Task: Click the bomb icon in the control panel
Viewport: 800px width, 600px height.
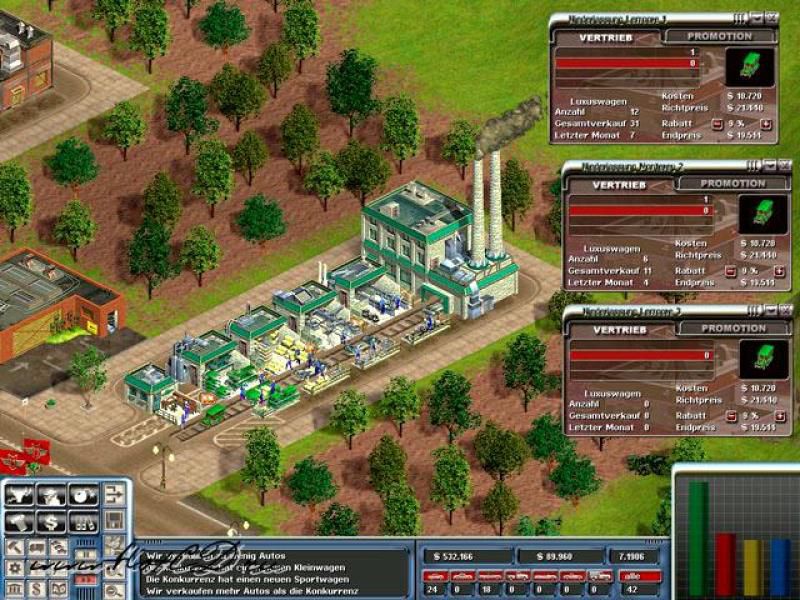Action: click(83, 496)
